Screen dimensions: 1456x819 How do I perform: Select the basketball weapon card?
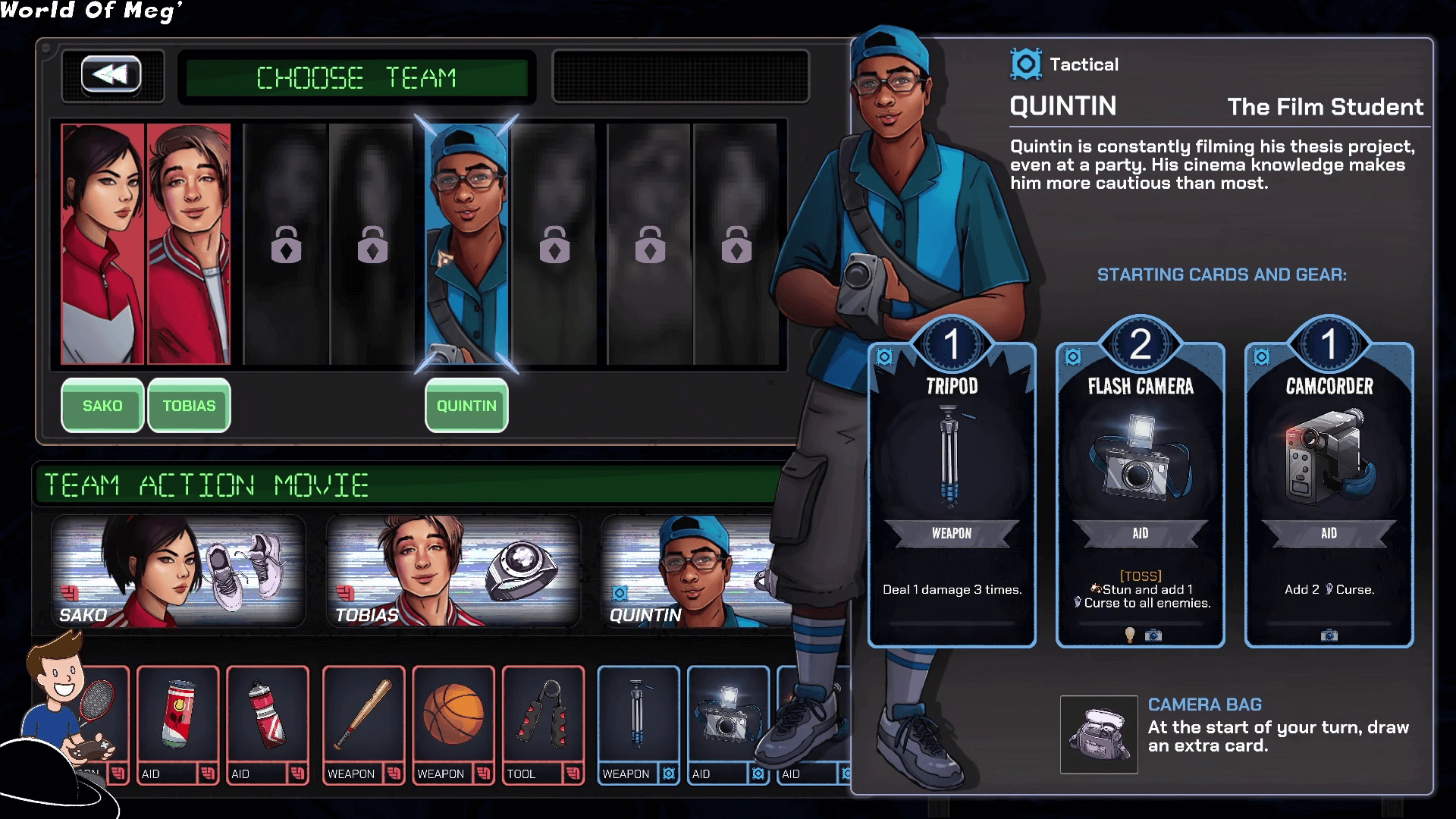pyautogui.click(x=453, y=724)
